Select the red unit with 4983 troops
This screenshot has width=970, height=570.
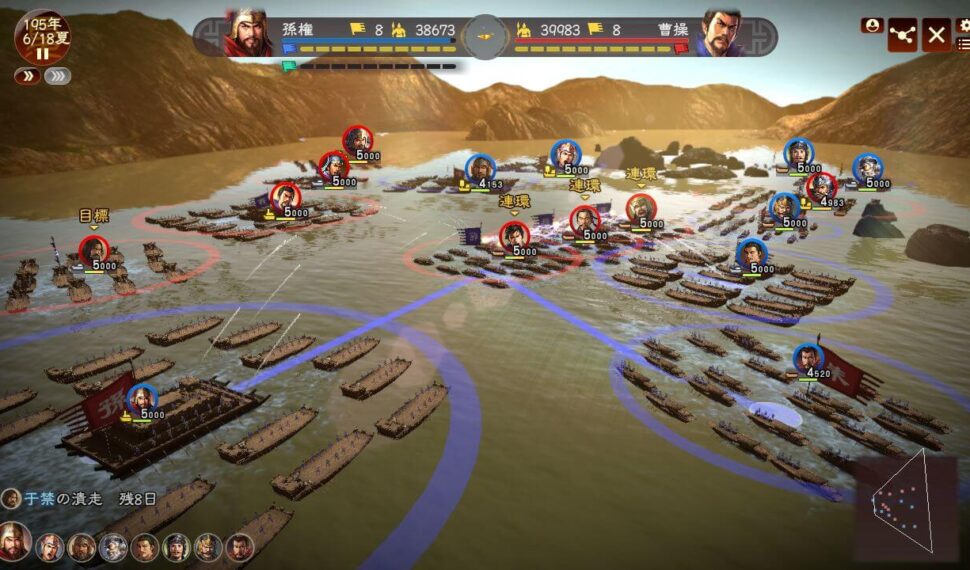tap(821, 187)
